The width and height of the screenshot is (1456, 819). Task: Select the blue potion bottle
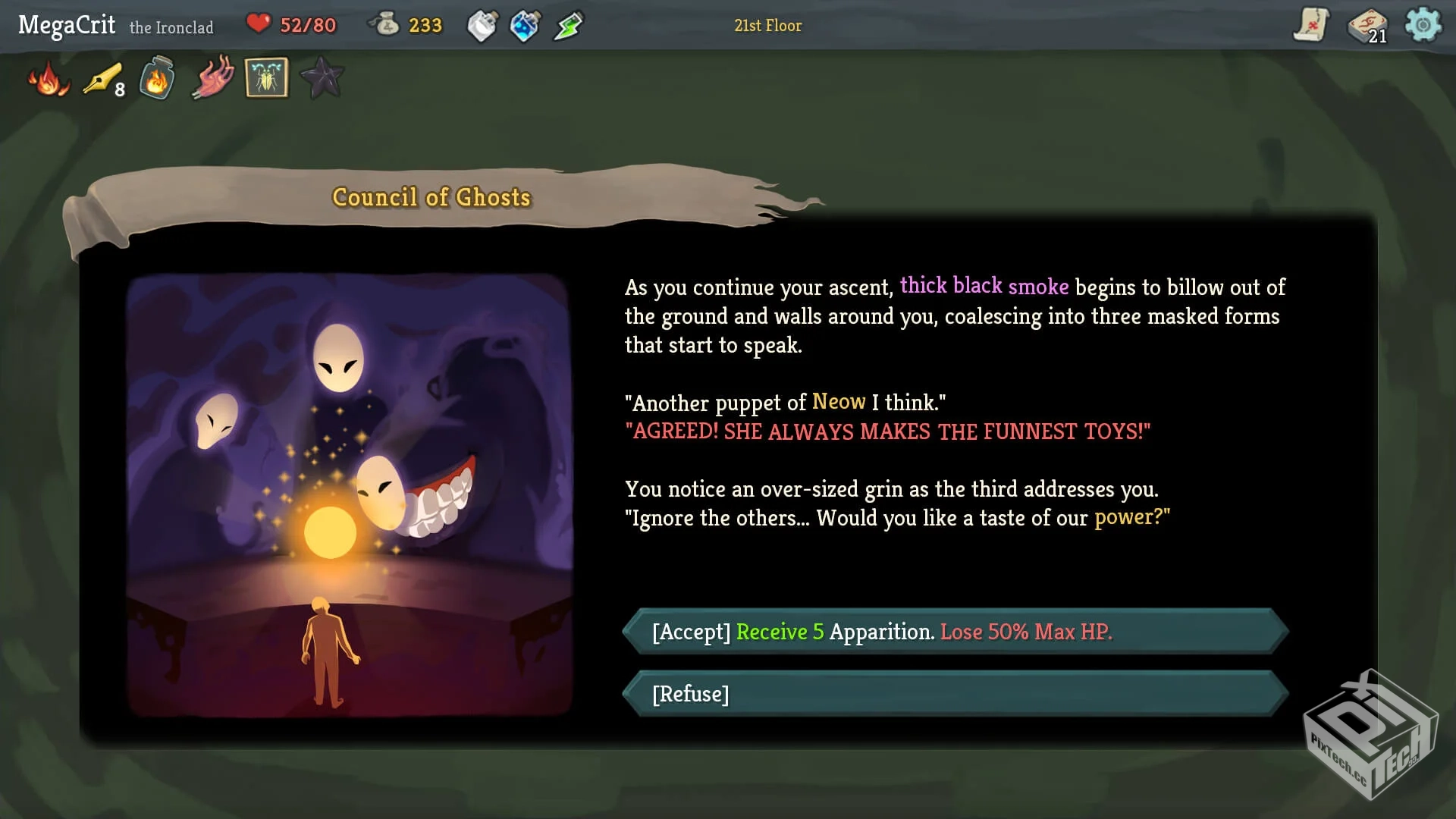525,26
